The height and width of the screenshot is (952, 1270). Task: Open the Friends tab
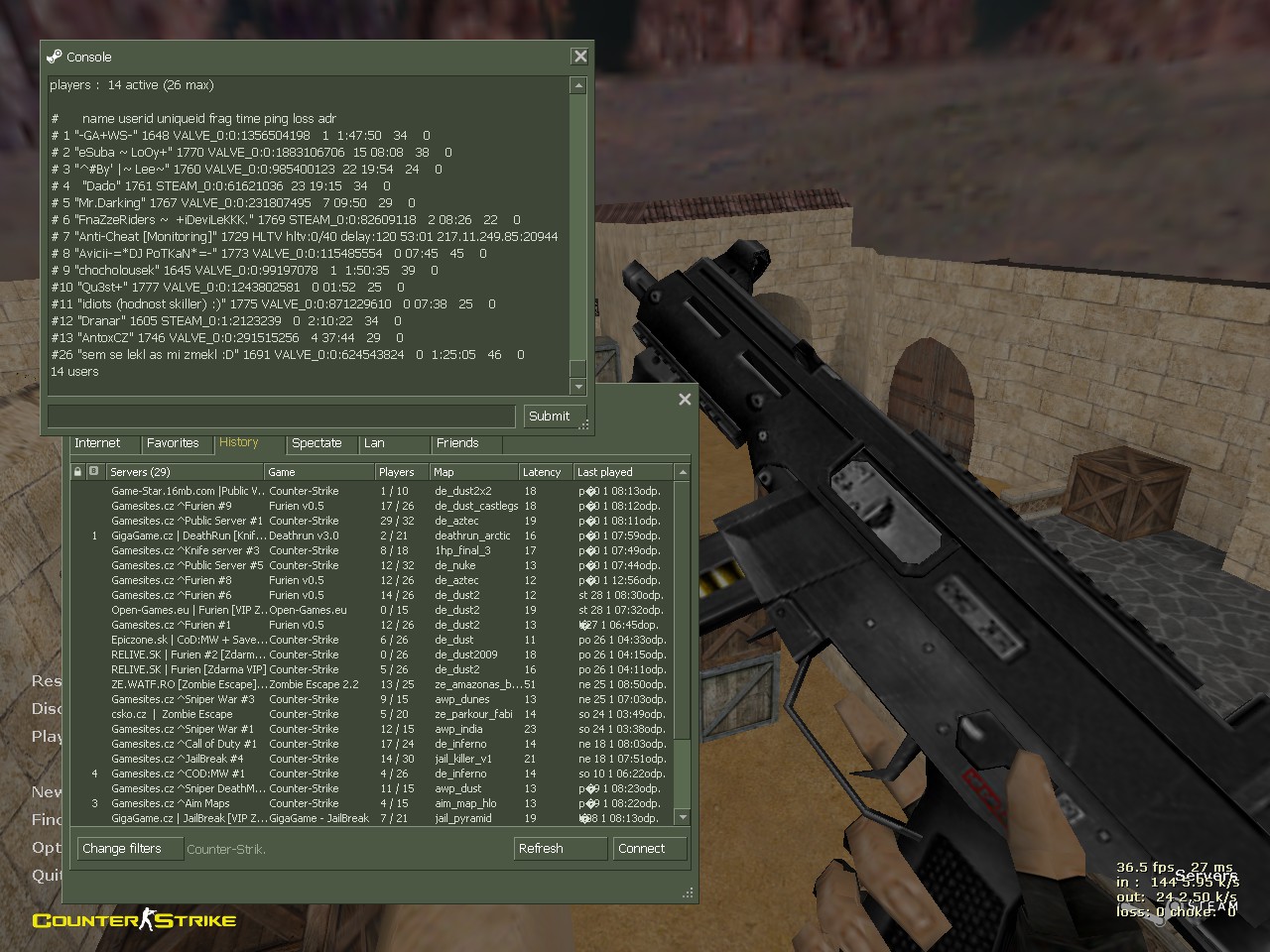(457, 443)
